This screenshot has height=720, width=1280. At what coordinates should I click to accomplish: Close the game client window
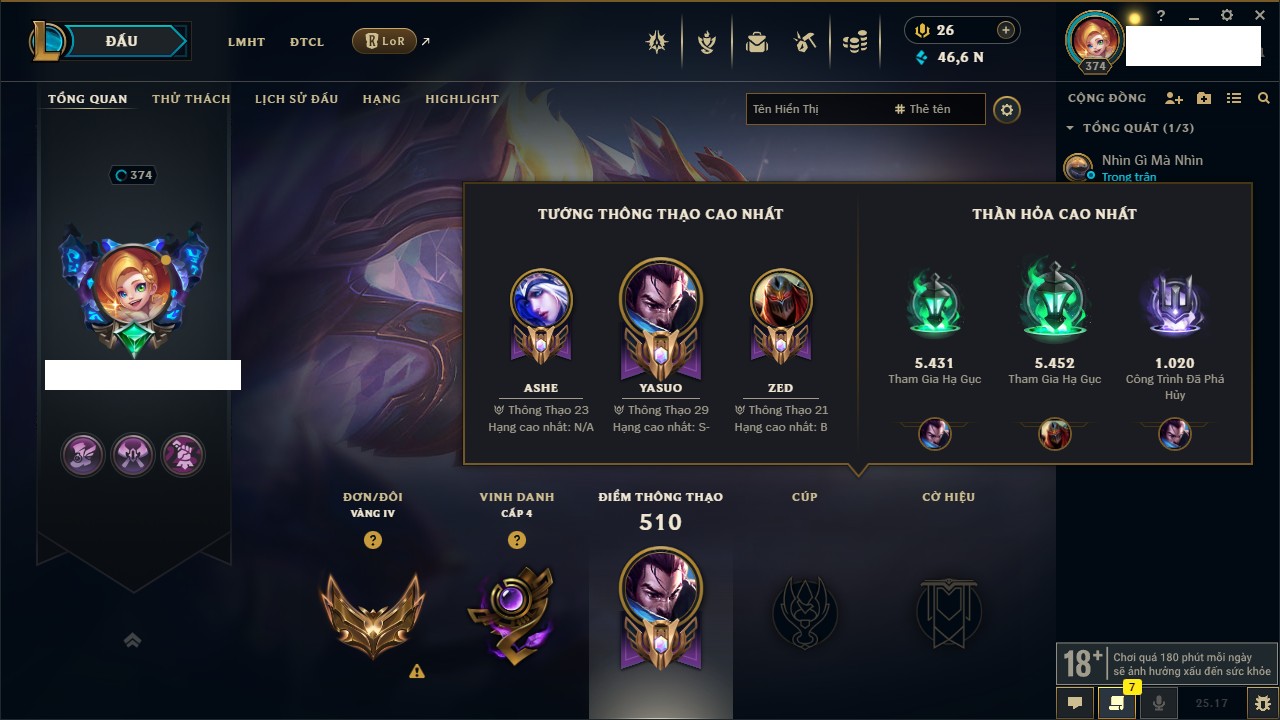[x=1259, y=15]
